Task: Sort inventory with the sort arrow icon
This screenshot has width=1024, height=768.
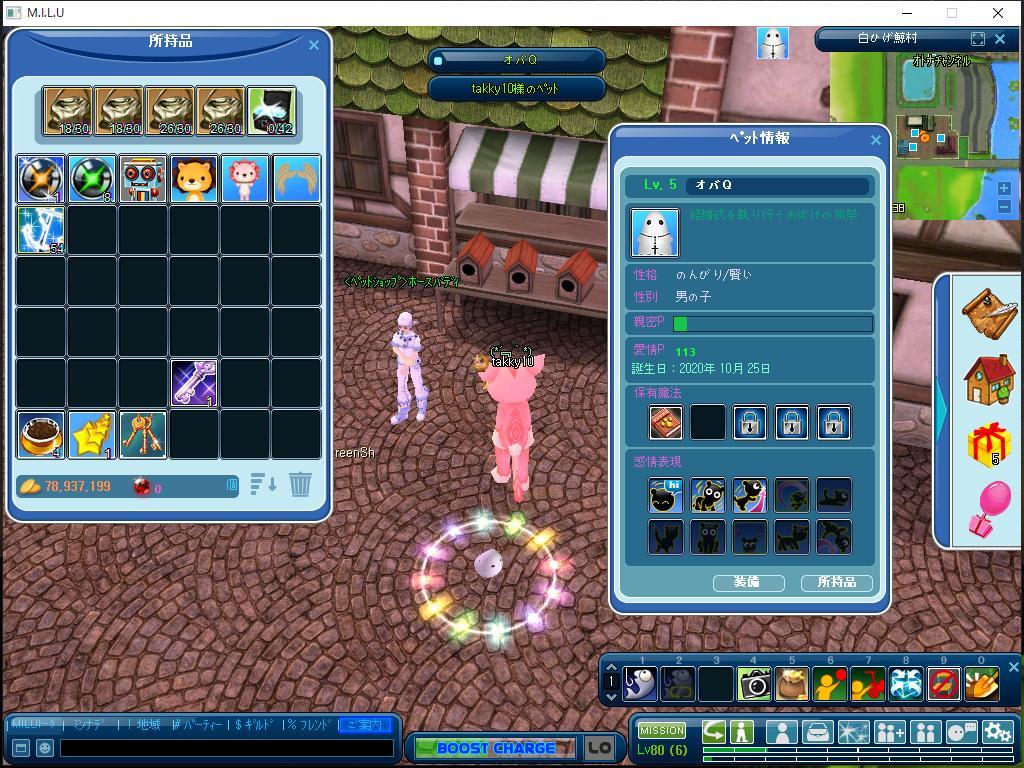Action: coord(264,485)
